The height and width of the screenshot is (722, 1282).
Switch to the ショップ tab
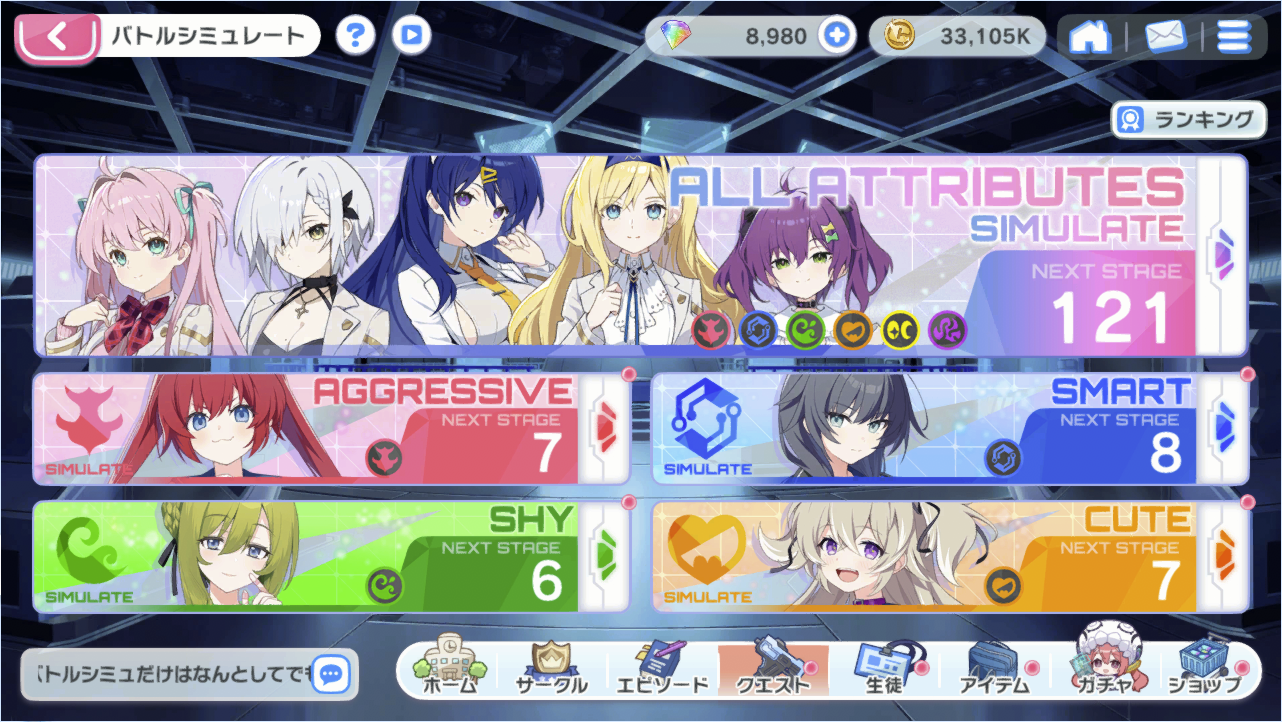1205,669
